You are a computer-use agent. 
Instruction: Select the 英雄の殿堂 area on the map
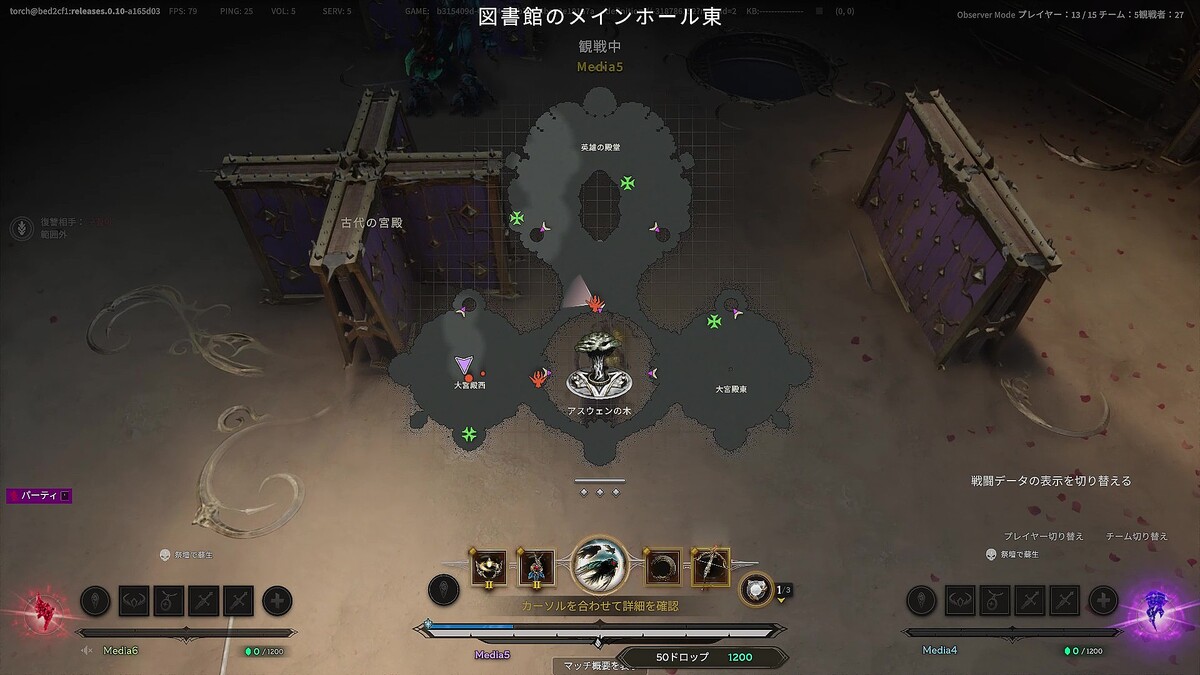[x=600, y=147]
